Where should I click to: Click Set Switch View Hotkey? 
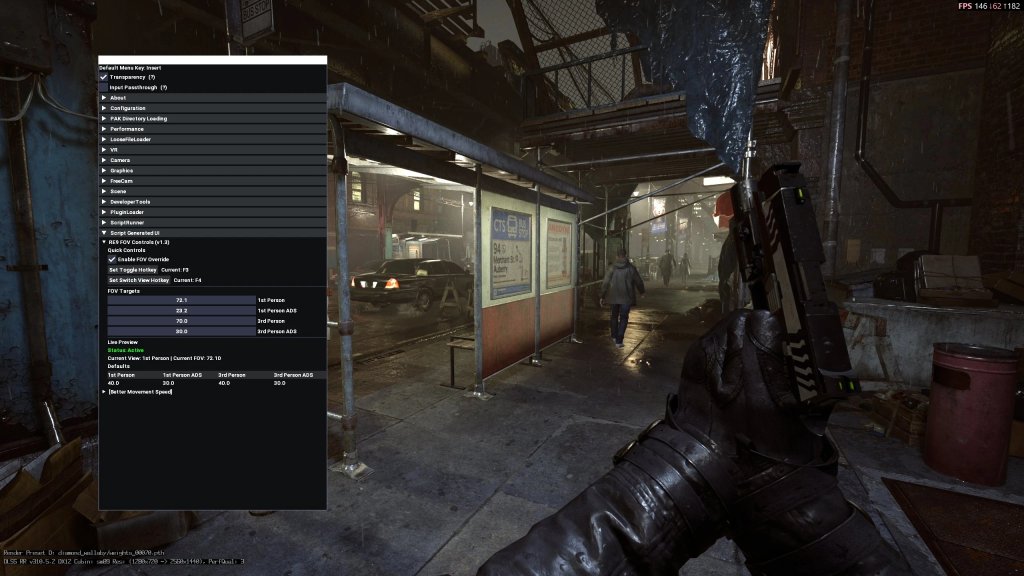(x=138, y=280)
